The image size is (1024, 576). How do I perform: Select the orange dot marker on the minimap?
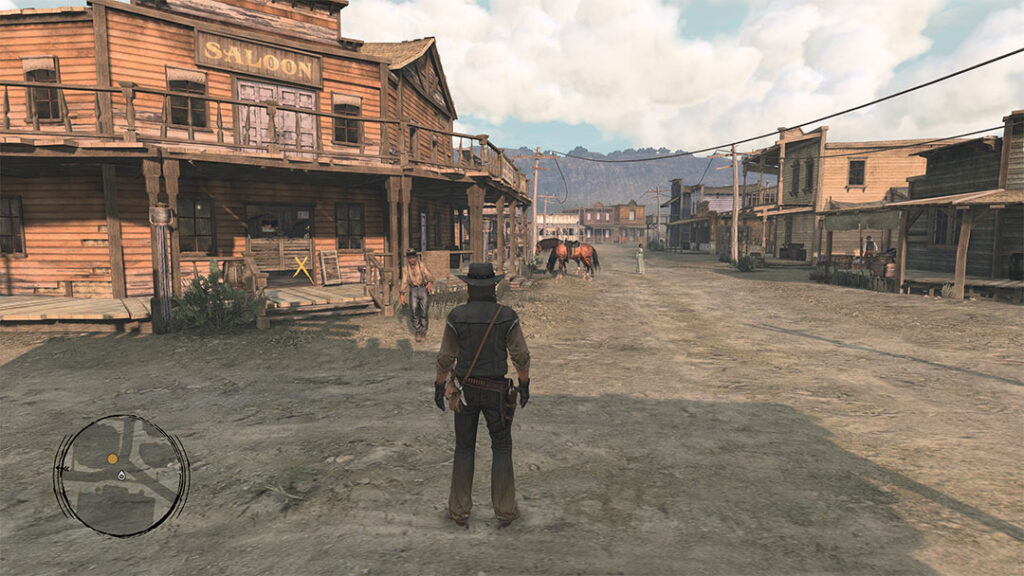[x=113, y=459]
